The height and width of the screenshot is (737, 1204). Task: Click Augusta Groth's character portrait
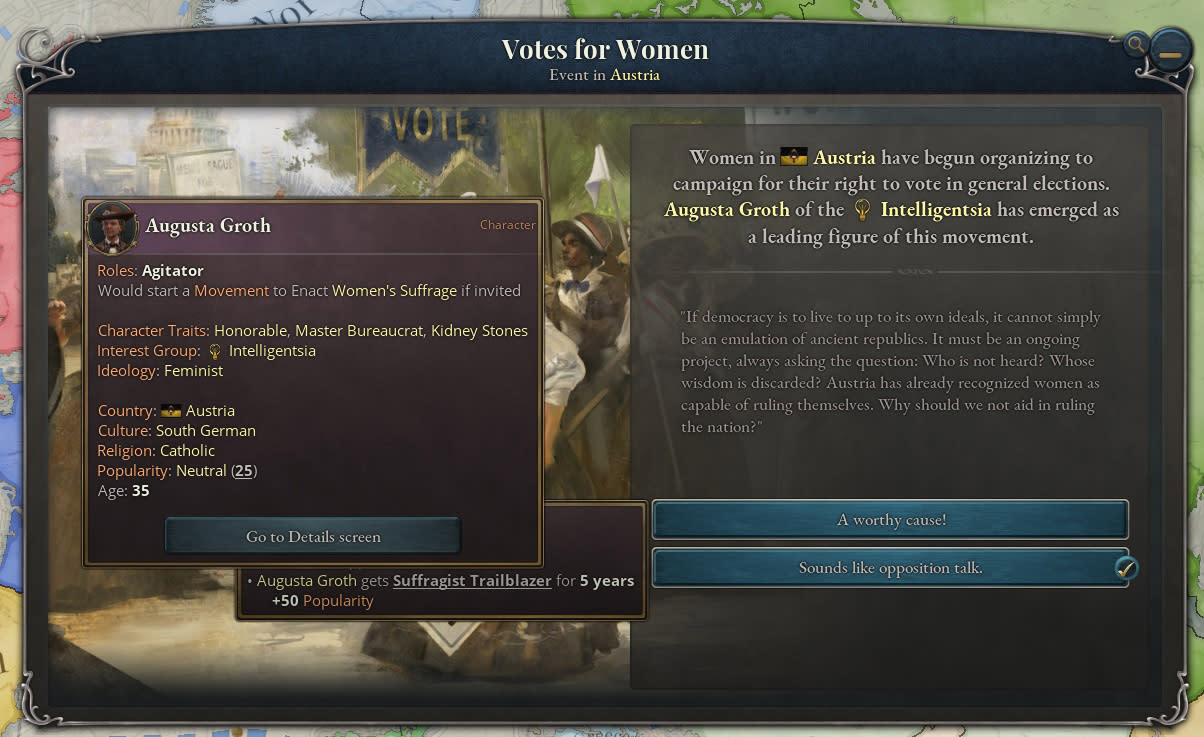(x=113, y=227)
